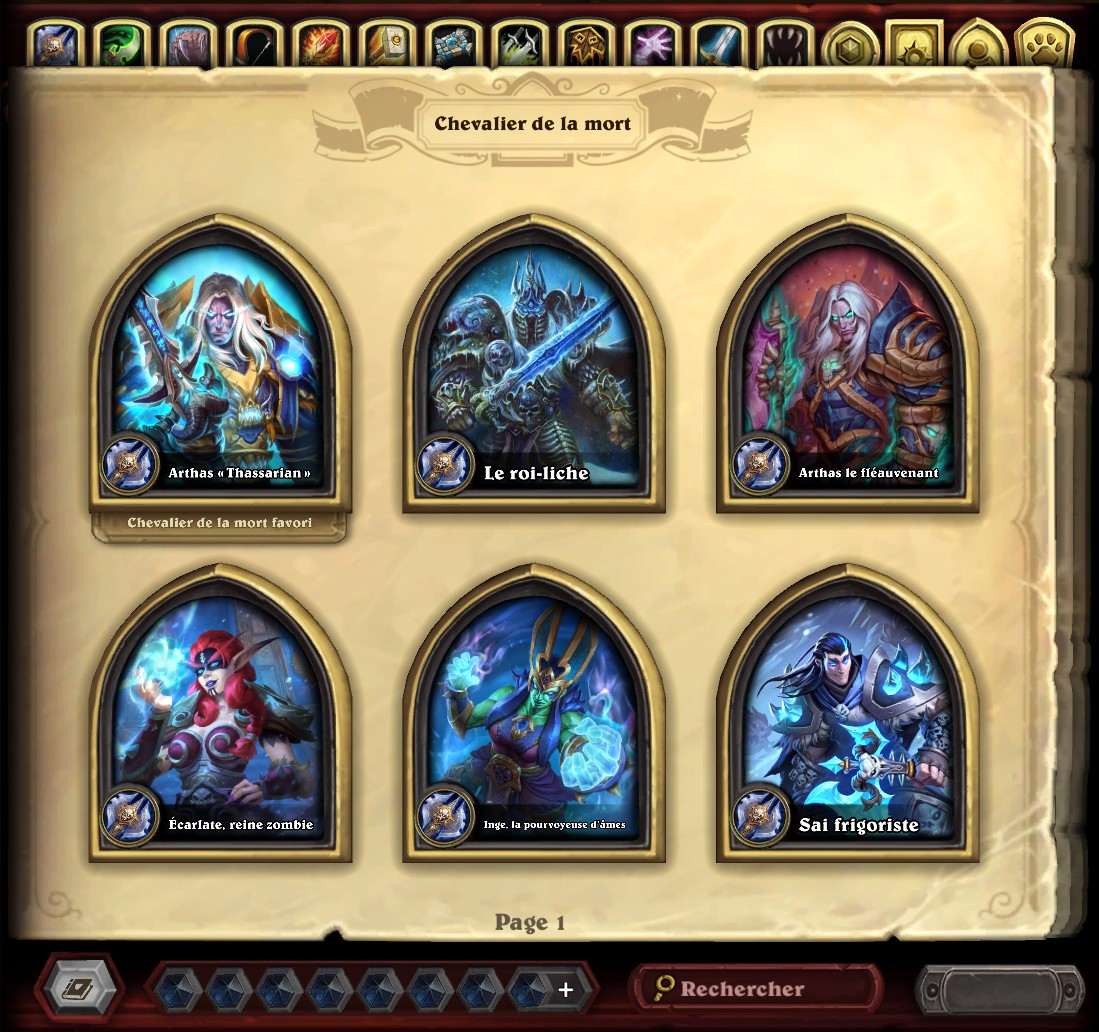Switch to the green demon hunter class tab

pos(122,45)
